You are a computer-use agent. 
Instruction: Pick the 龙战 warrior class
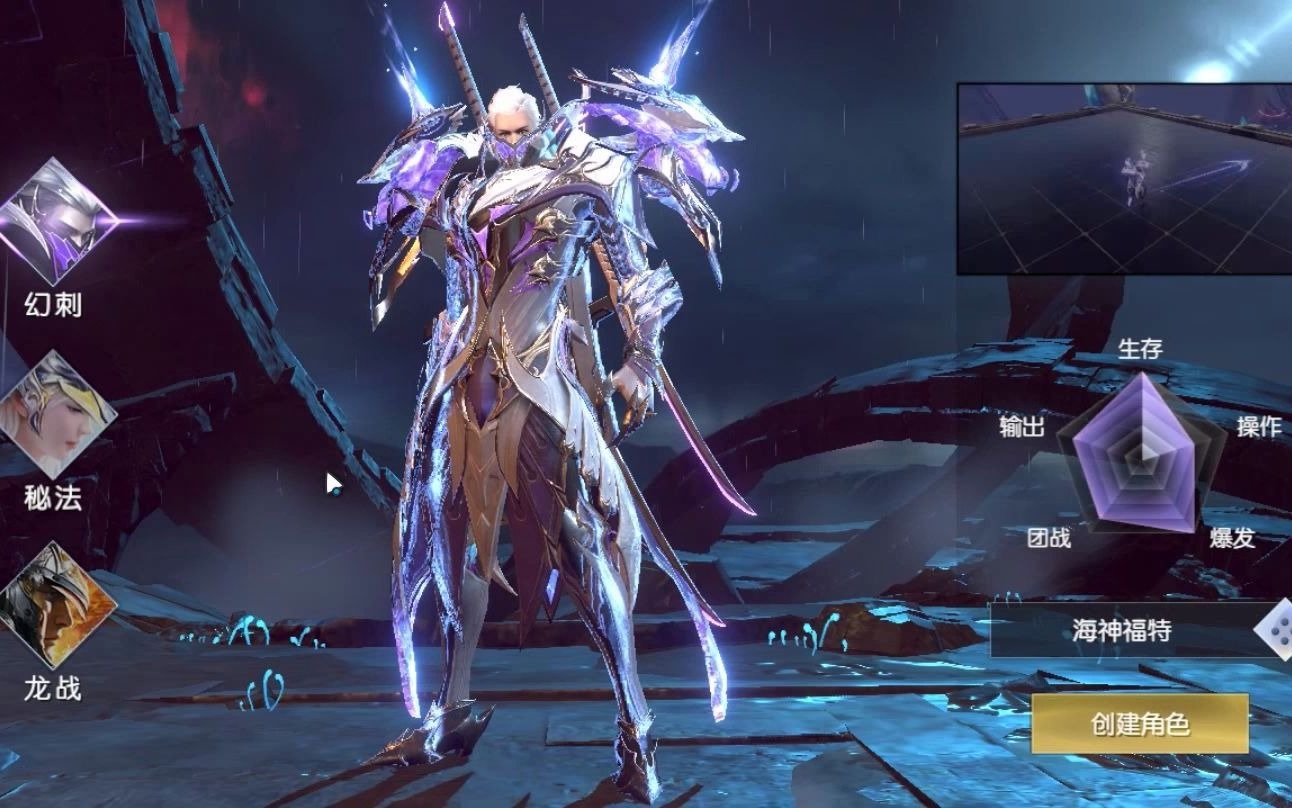pos(55,605)
